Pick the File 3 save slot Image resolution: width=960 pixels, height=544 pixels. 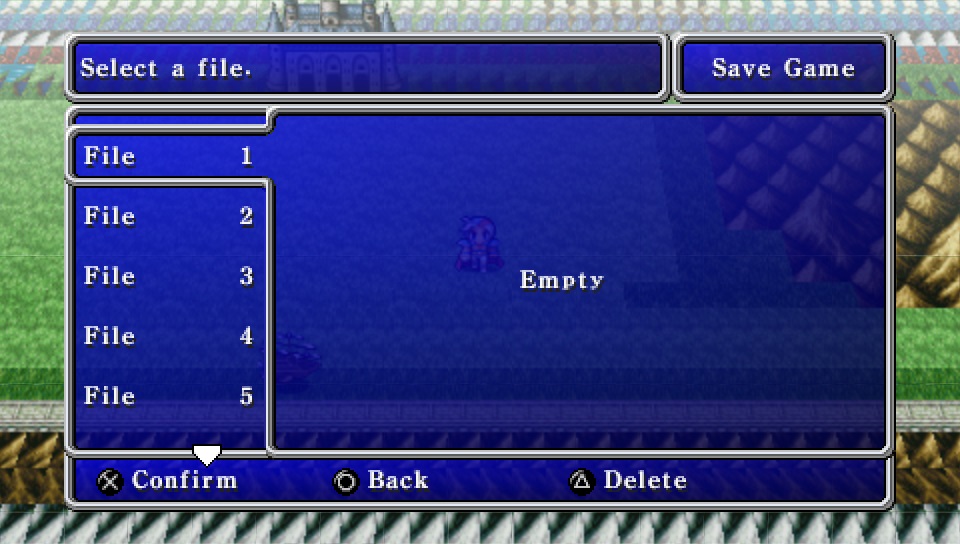click(168, 276)
